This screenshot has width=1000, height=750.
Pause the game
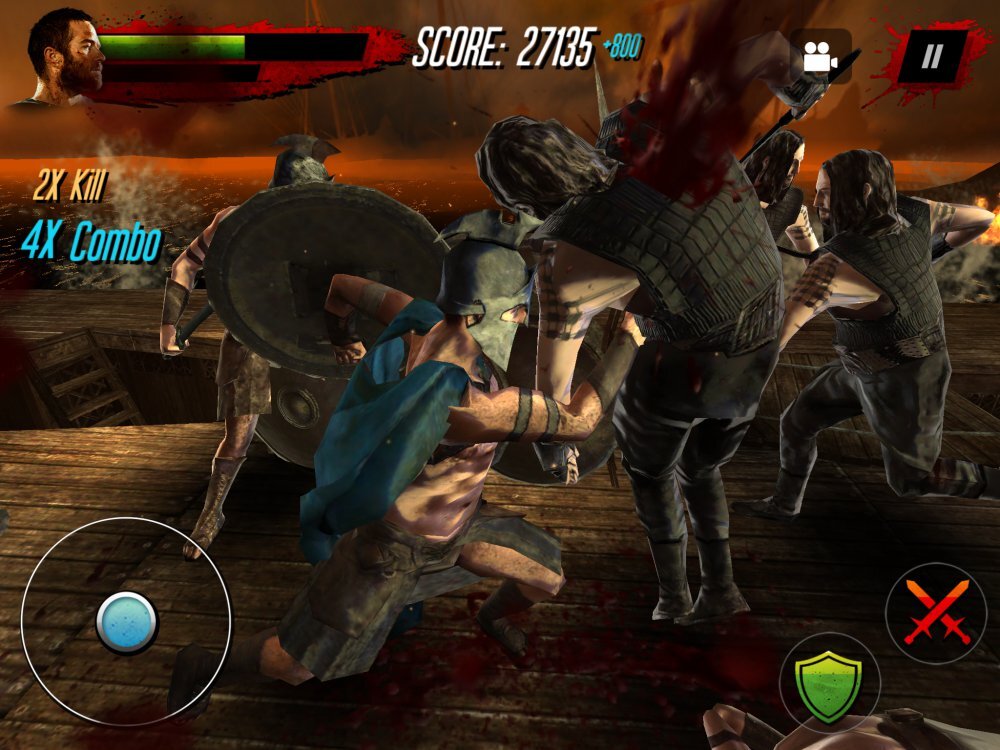[931, 56]
